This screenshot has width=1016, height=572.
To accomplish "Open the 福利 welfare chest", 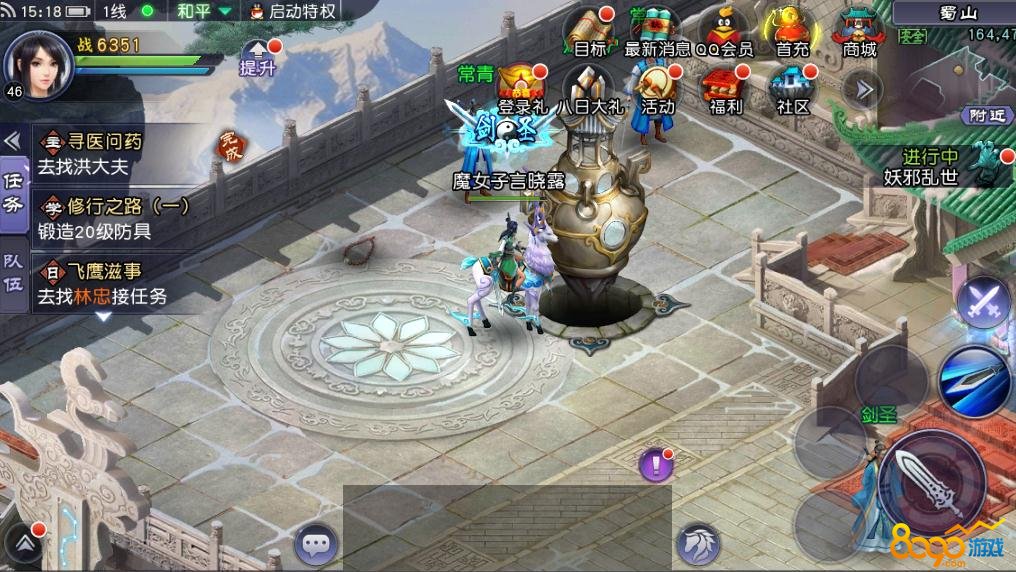I will pos(724,88).
